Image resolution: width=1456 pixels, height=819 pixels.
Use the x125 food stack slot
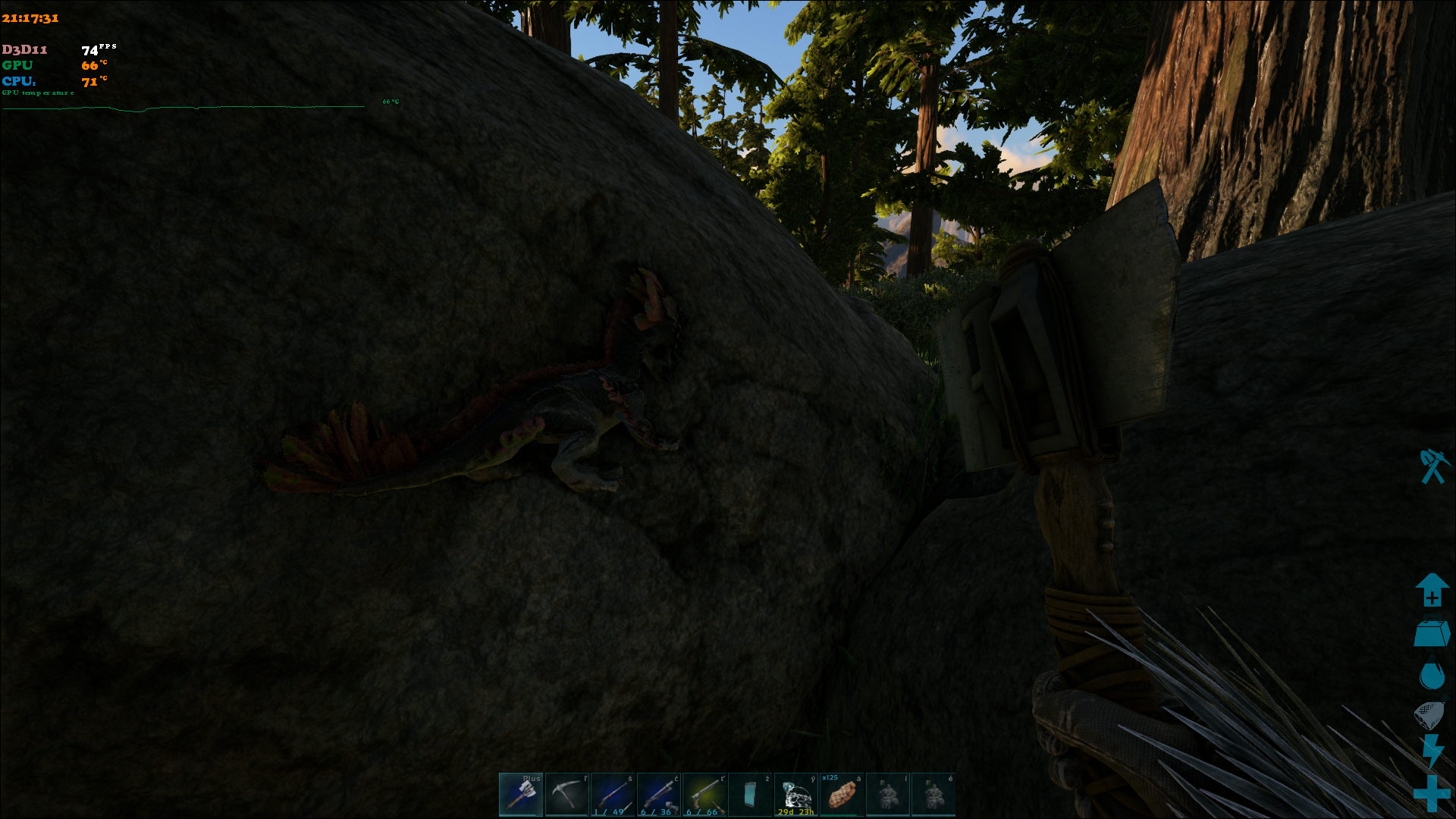pyautogui.click(x=842, y=794)
